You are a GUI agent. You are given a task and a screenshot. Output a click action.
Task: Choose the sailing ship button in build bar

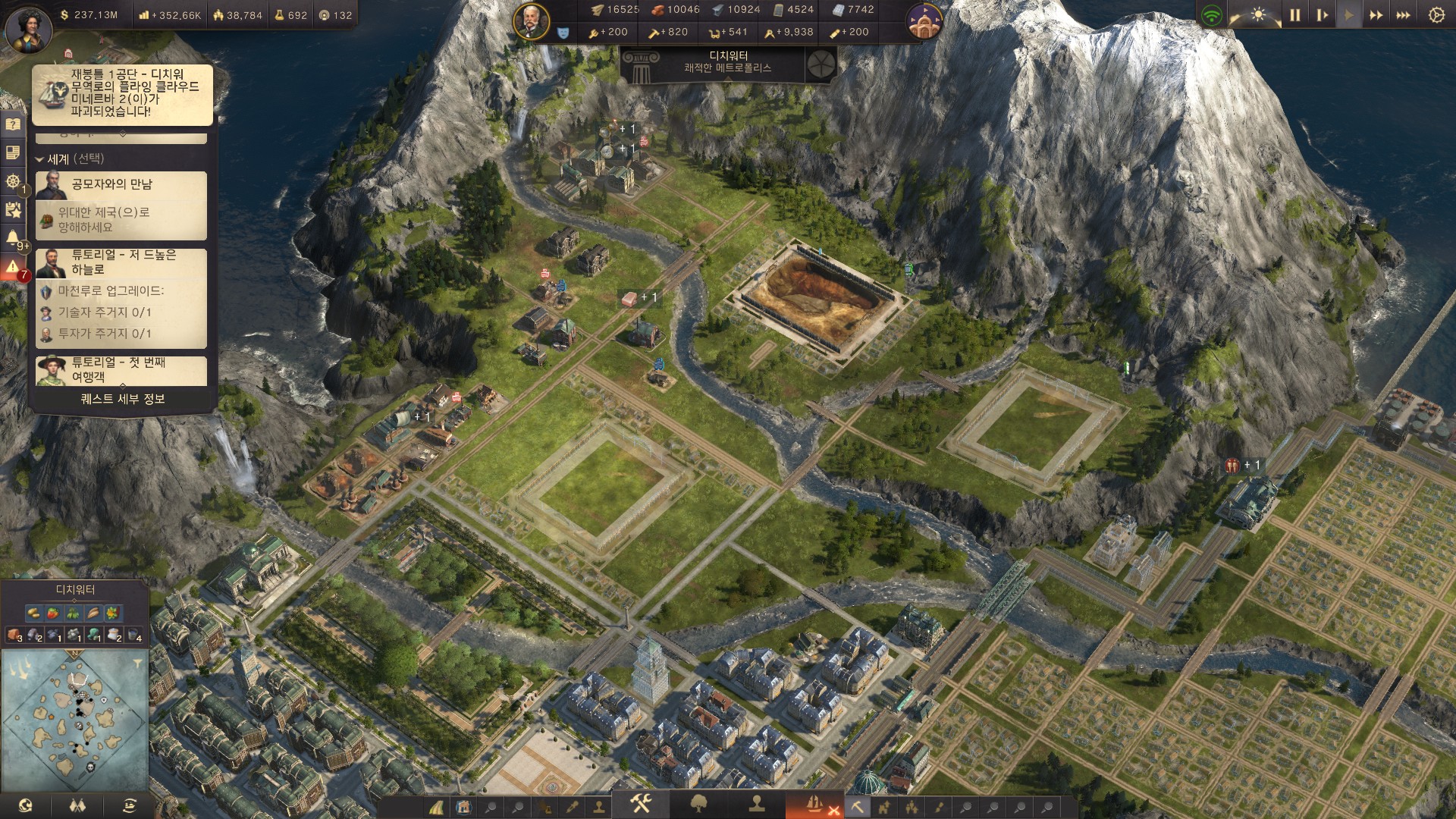[x=814, y=804]
